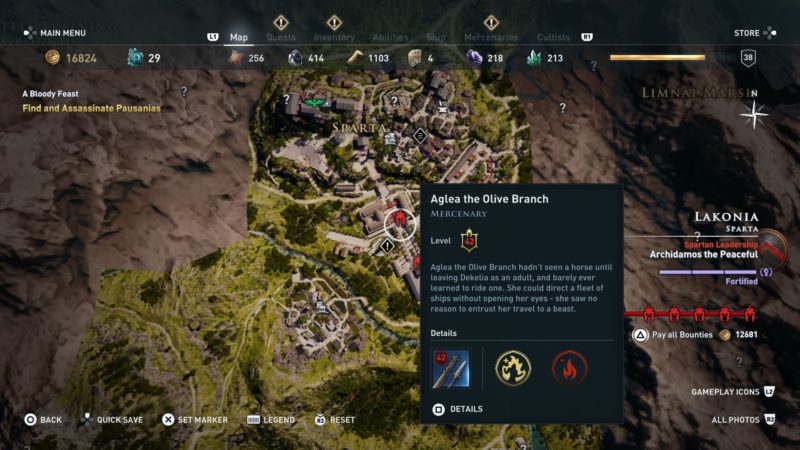Go to the Ship tab

(x=436, y=37)
